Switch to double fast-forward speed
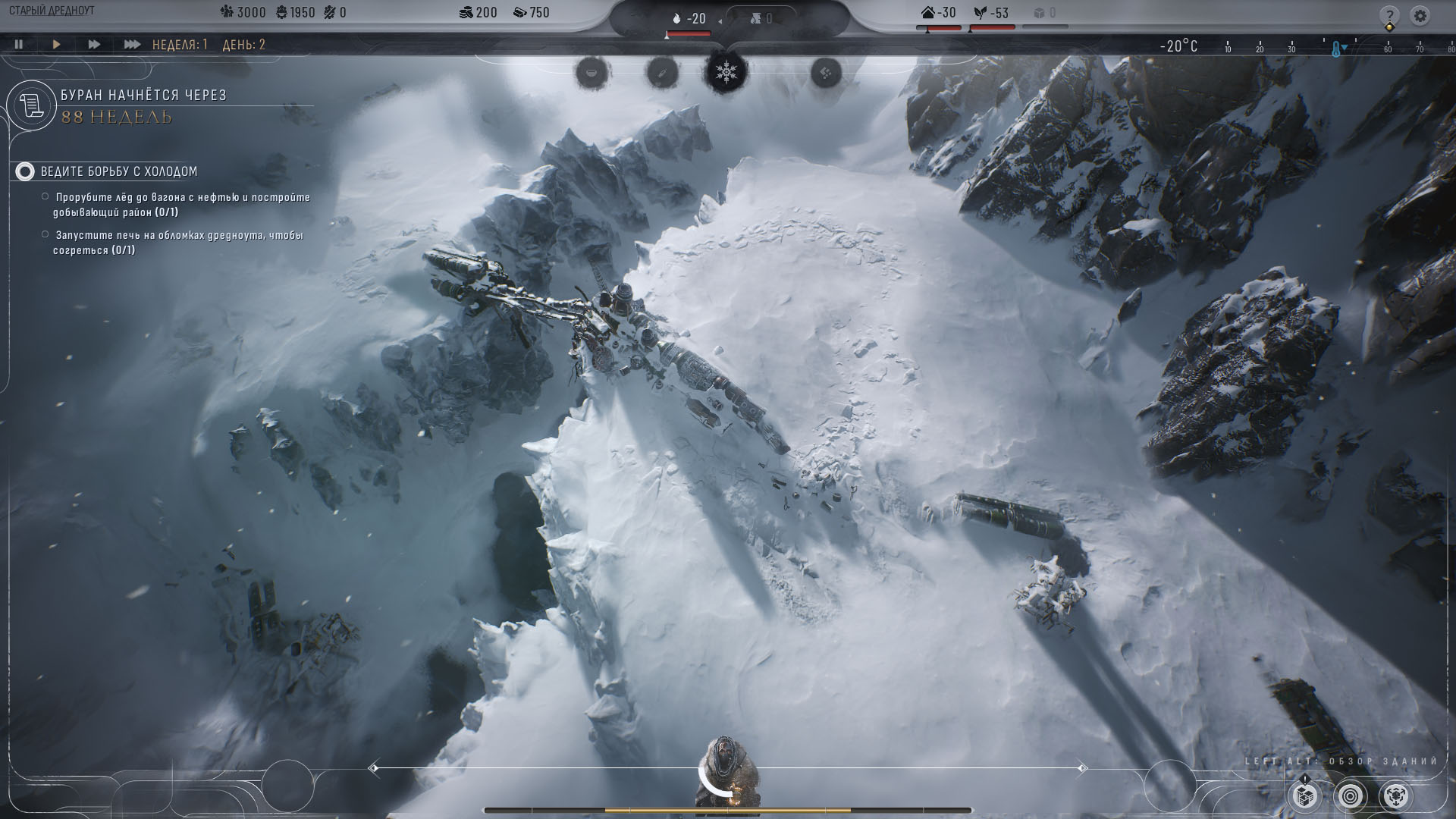 pyautogui.click(x=94, y=45)
